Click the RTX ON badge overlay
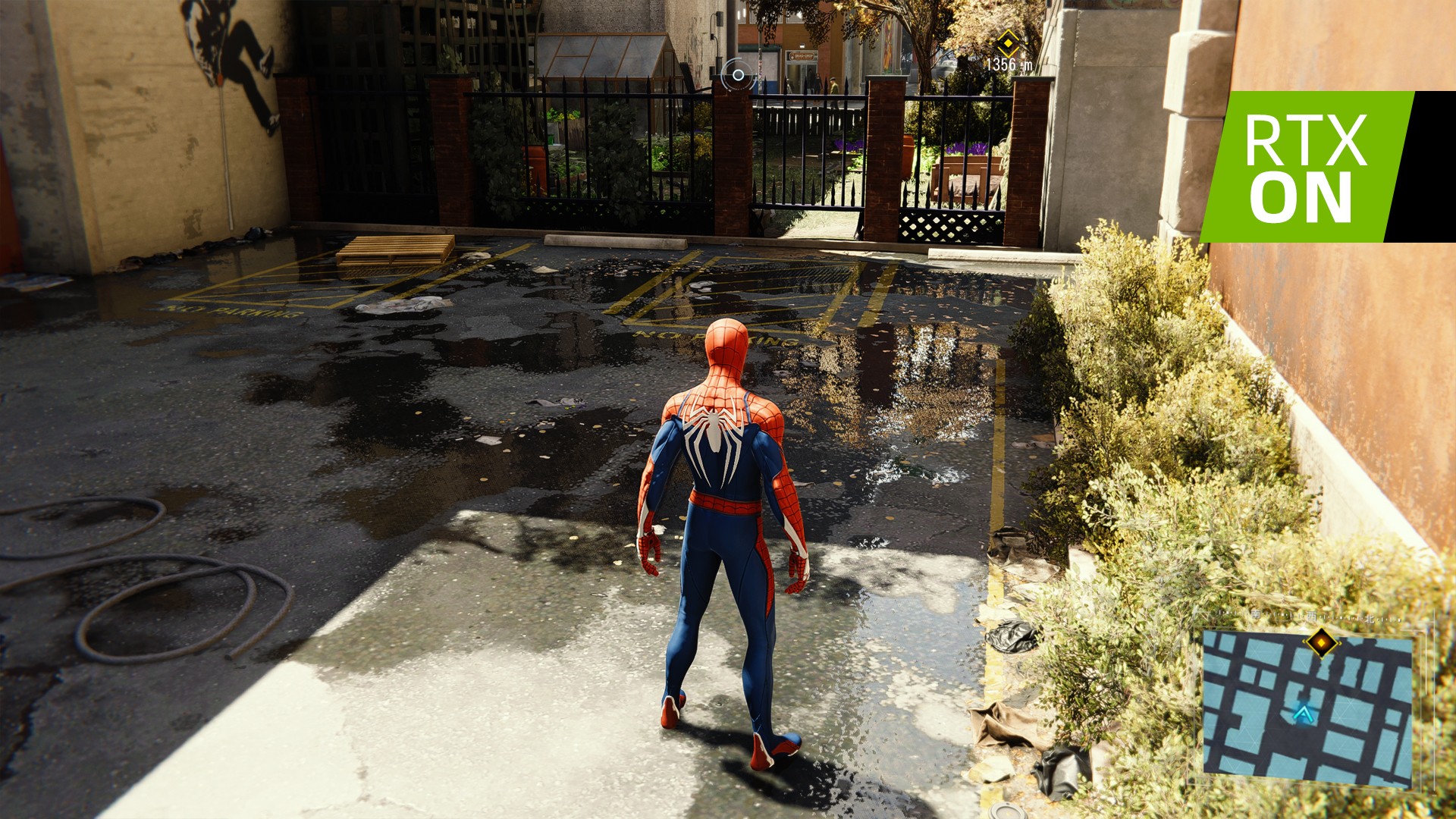 coord(1305,167)
